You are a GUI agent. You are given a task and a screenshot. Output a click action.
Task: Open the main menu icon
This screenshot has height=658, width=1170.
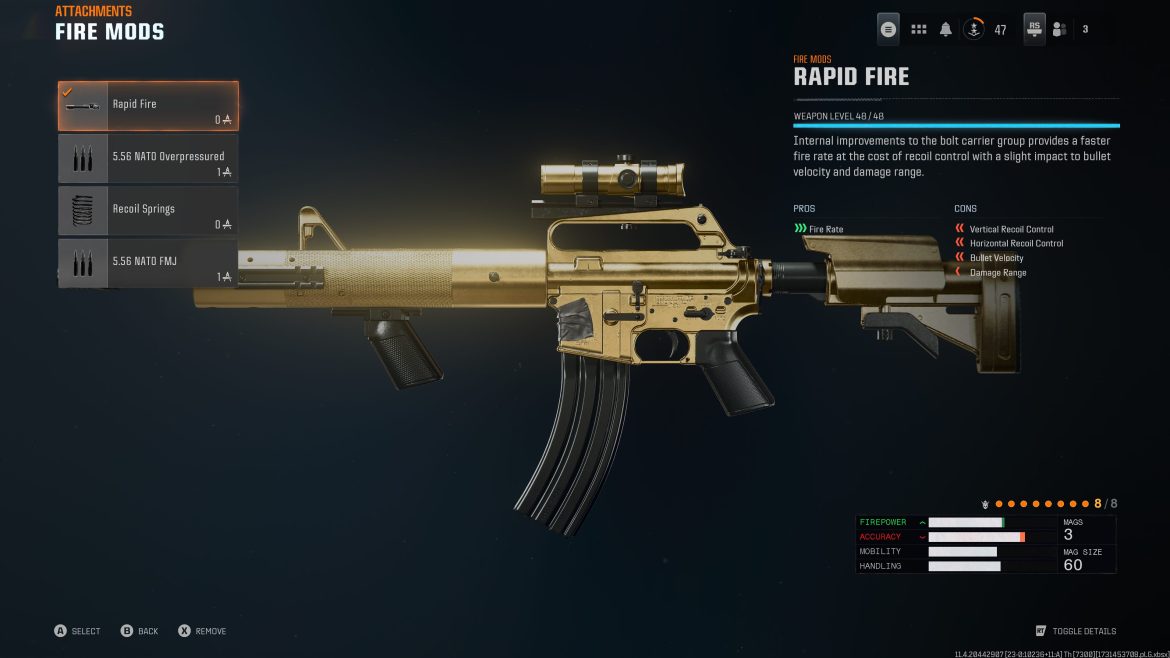click(x=888, y=30)
